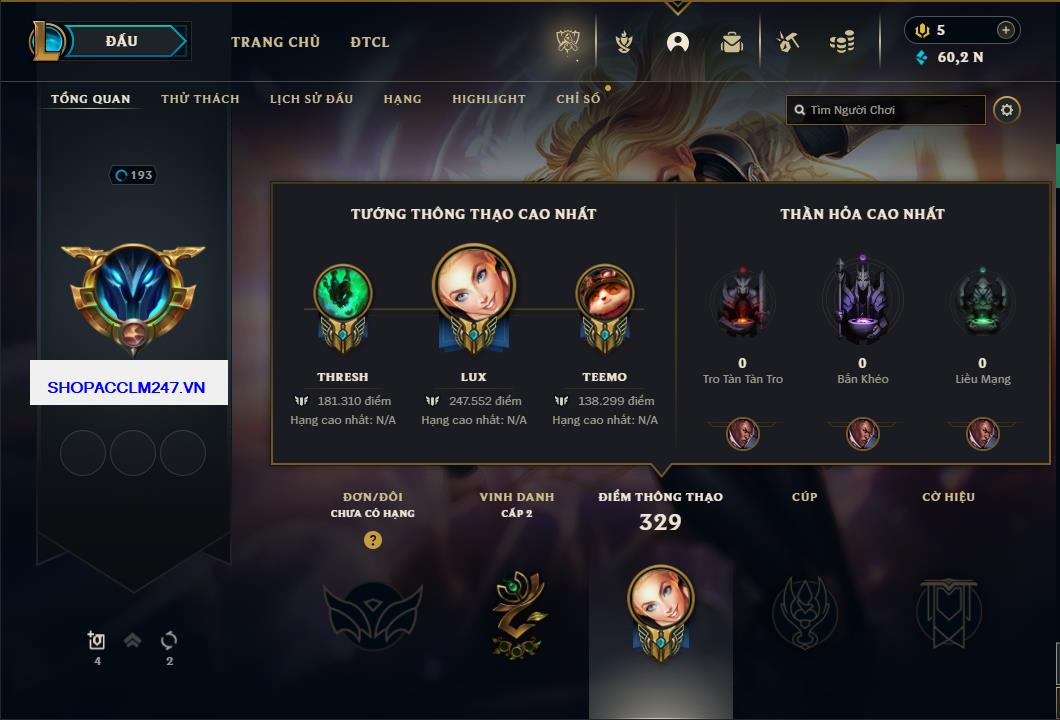Switch to the THỬ THÁCH tab
The image size is (1060, 720).
pyautogui.click(x=200, y=99)
